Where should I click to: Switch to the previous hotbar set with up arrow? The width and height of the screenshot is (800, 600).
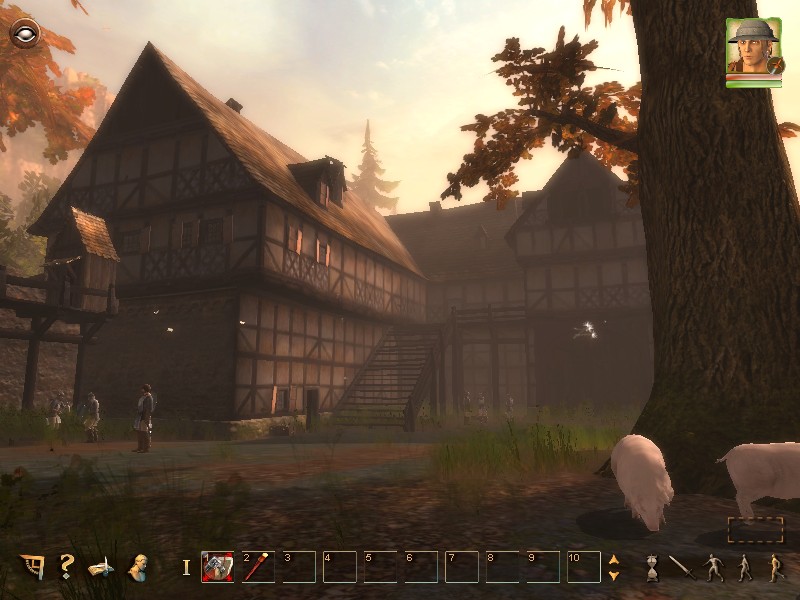(x=614, y=560)
